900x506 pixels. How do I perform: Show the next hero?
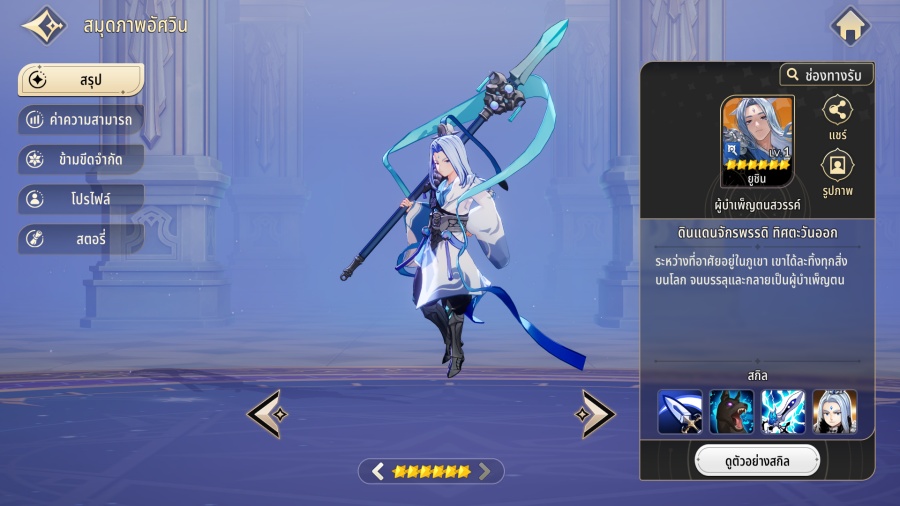click(597, 413)
